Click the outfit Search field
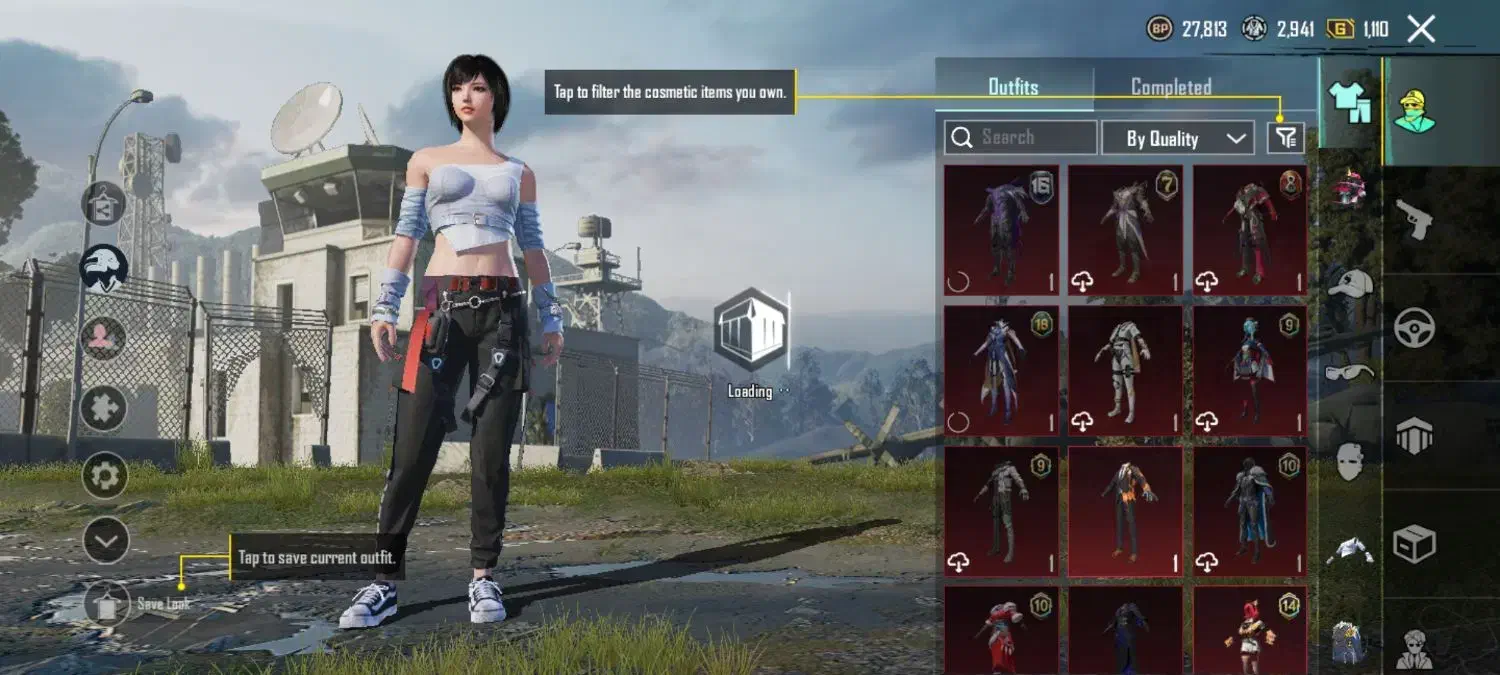 point(1021,138)
